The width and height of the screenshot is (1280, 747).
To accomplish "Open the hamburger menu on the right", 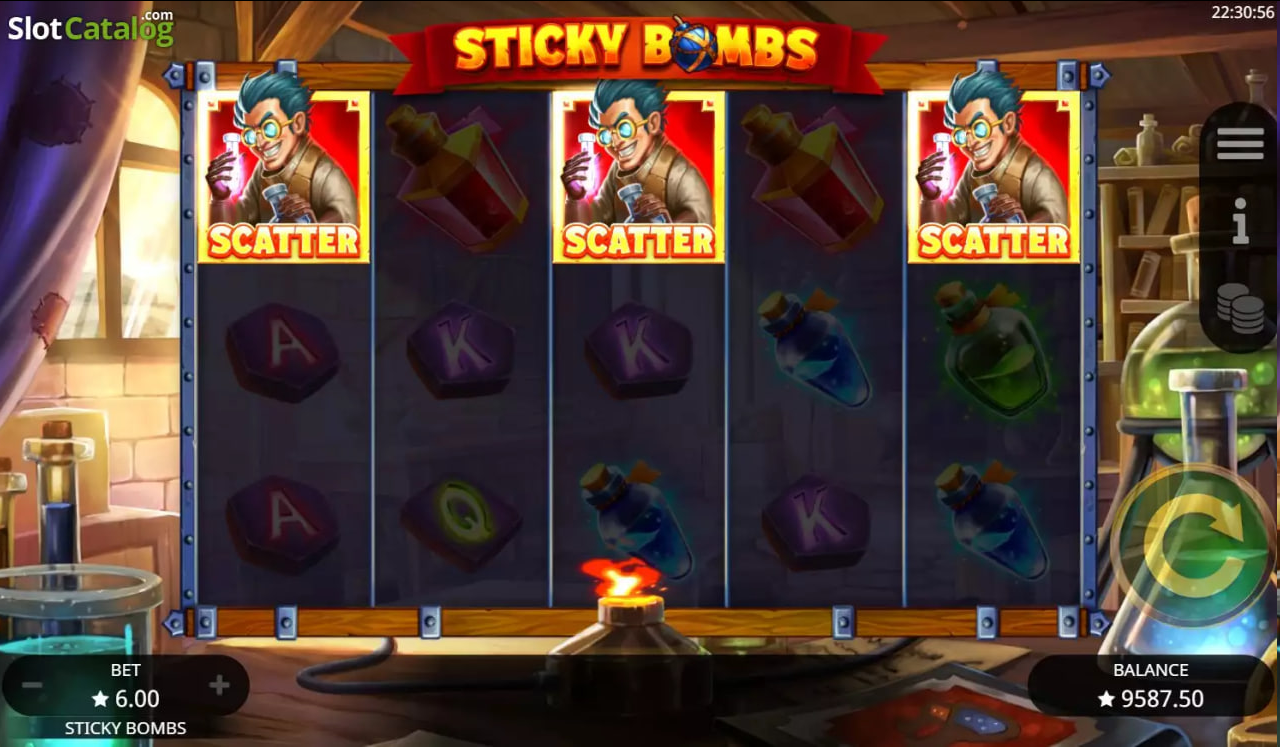I will pos(1239,143).
